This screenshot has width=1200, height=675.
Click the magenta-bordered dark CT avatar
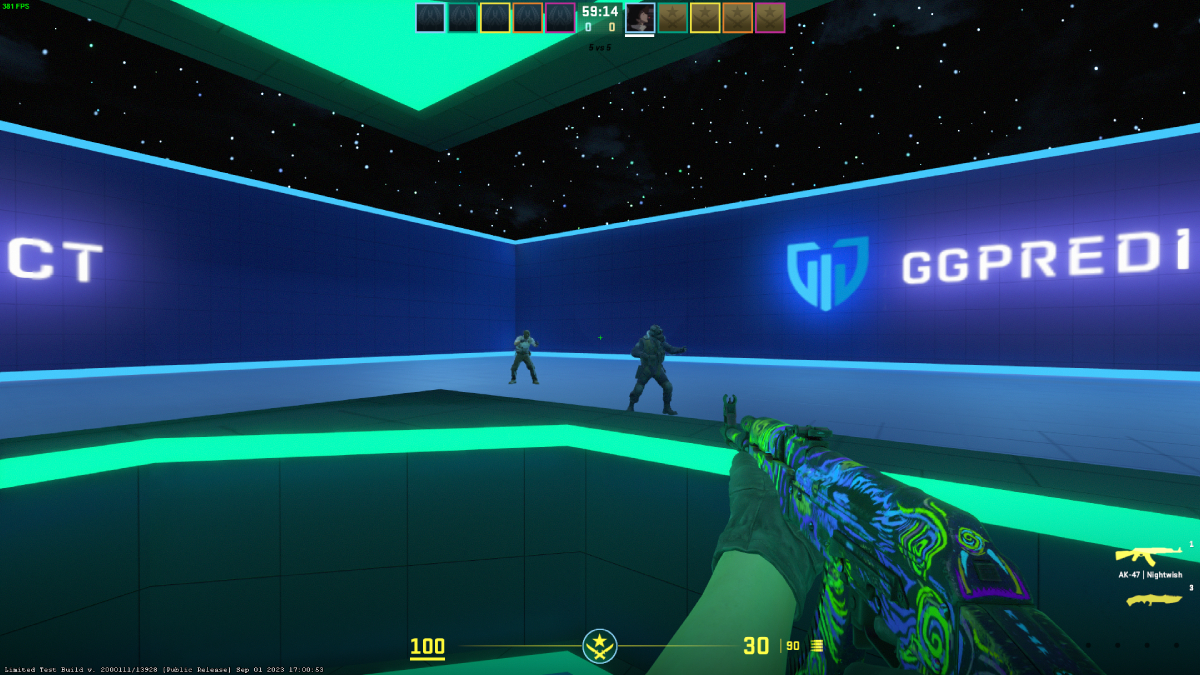(560, 18)
